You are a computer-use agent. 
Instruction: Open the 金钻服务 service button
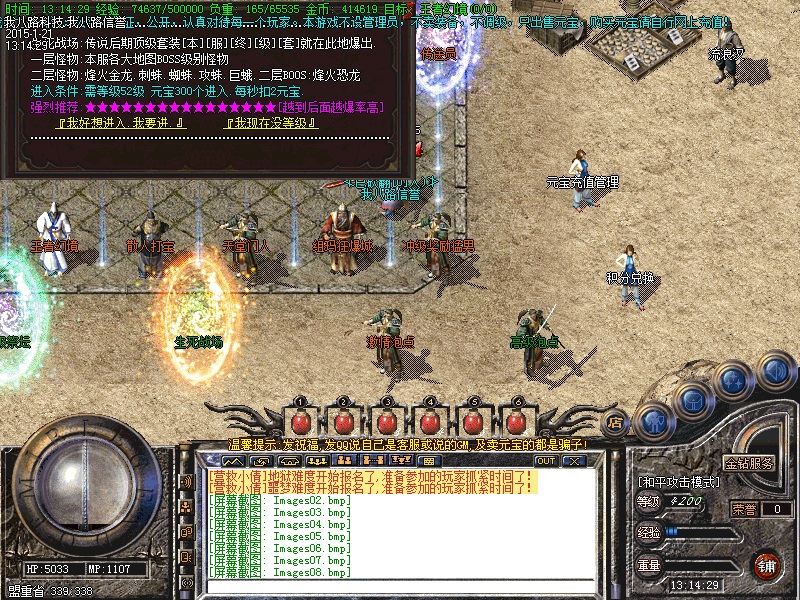(749, 464)
